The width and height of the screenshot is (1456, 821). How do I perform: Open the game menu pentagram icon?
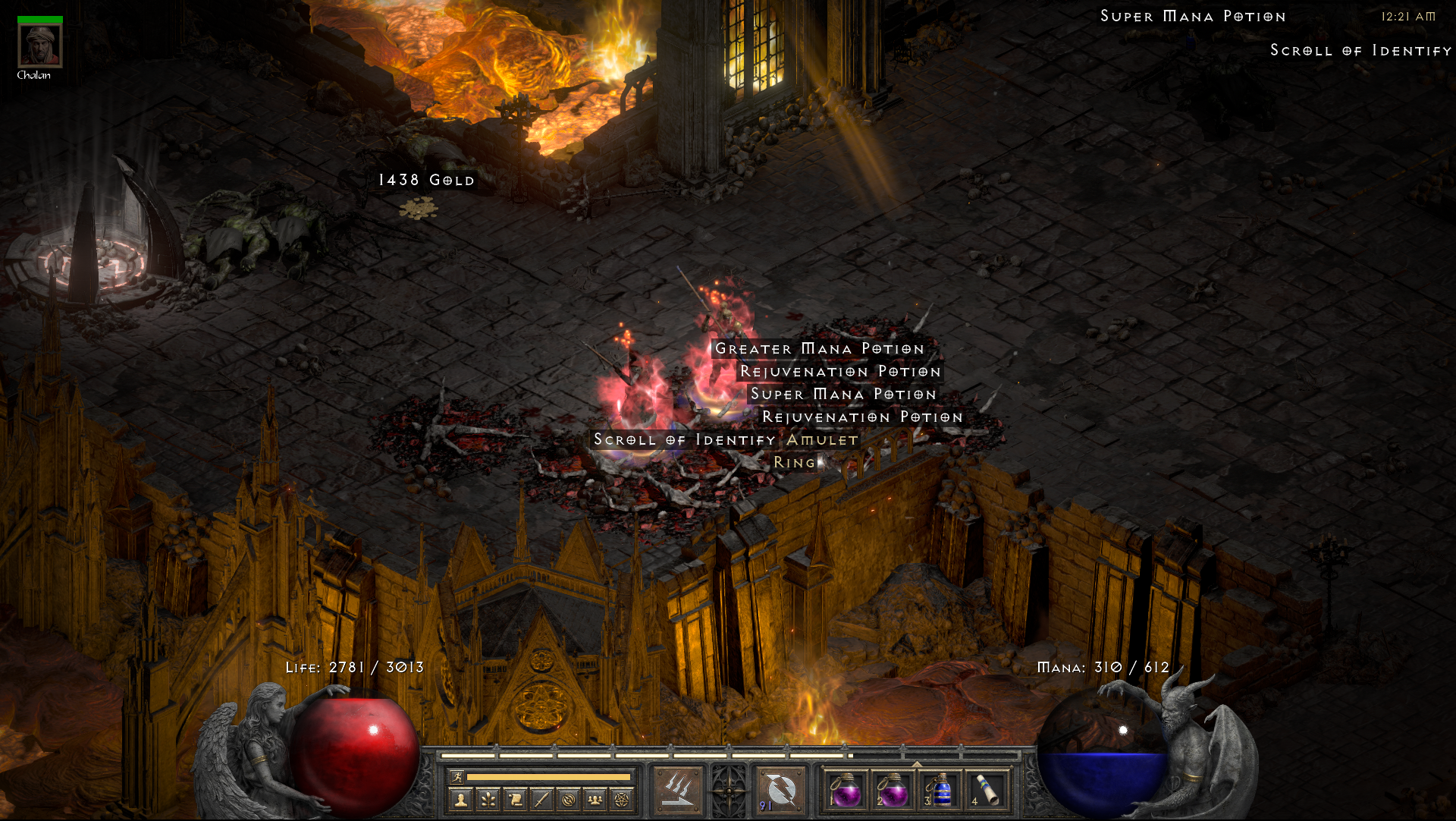tap(621, 798)
